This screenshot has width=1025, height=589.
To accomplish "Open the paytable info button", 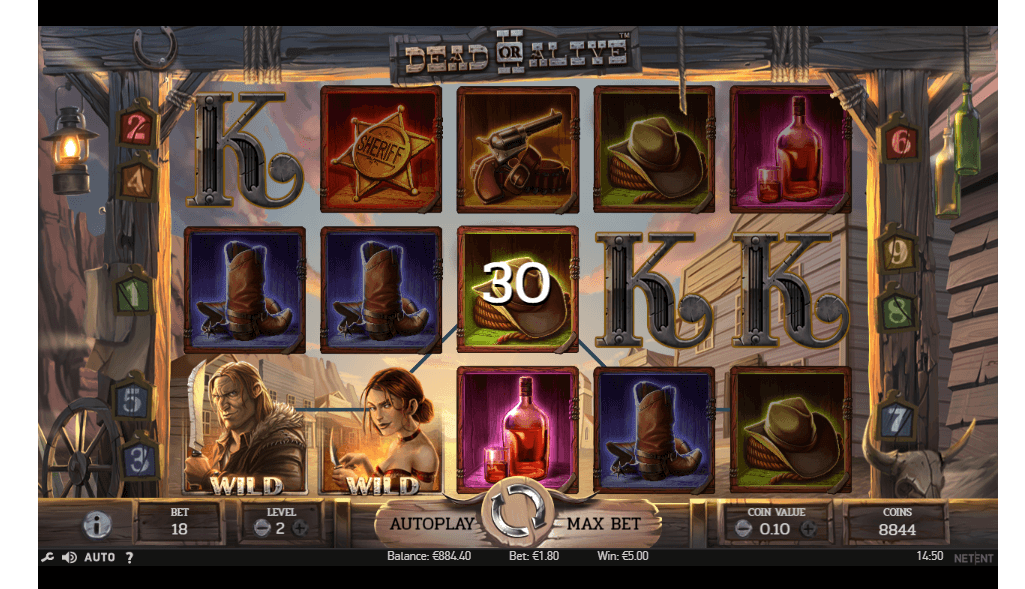I will coord(97,524).
